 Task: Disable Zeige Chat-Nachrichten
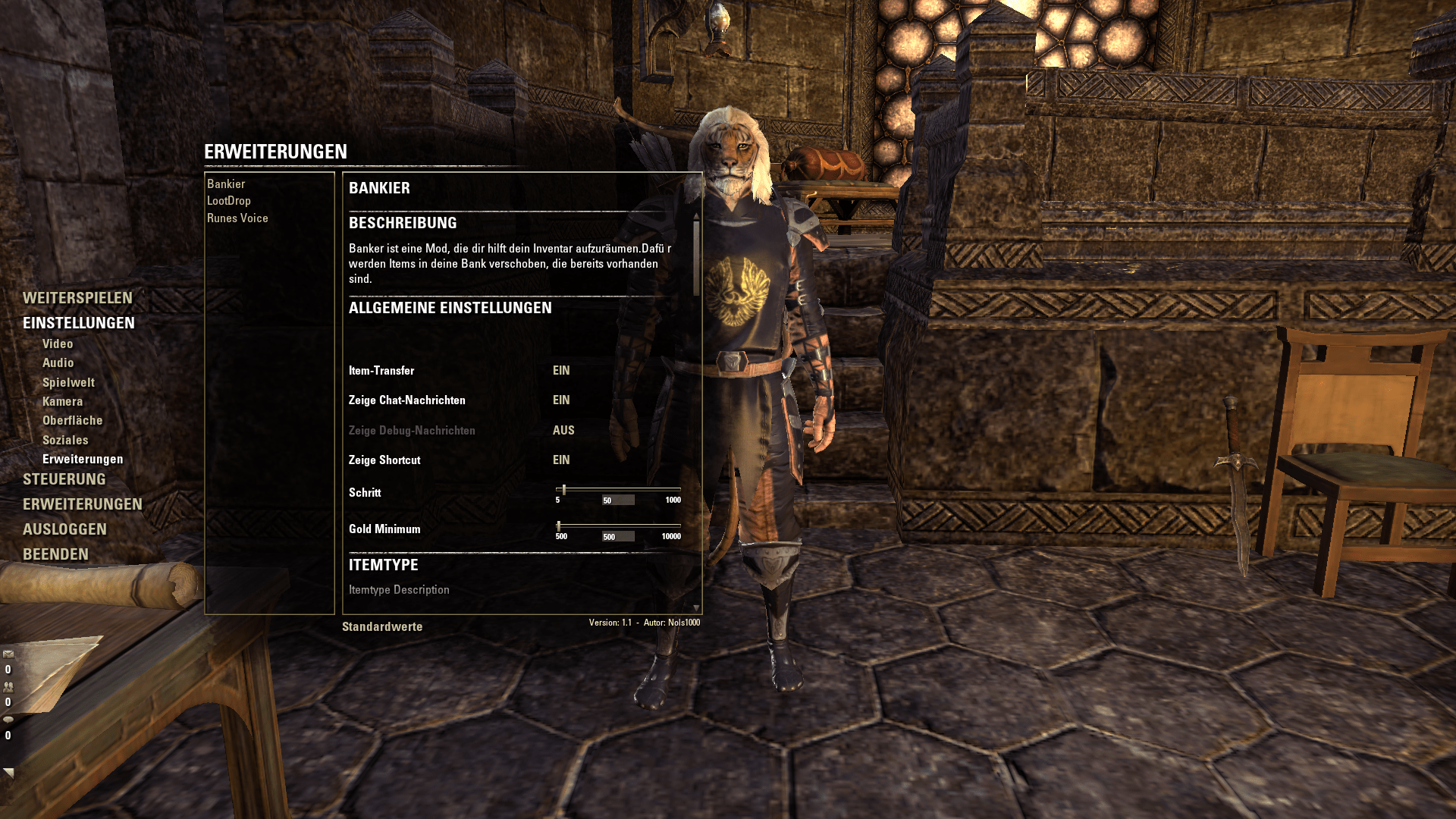pos(560,400)
